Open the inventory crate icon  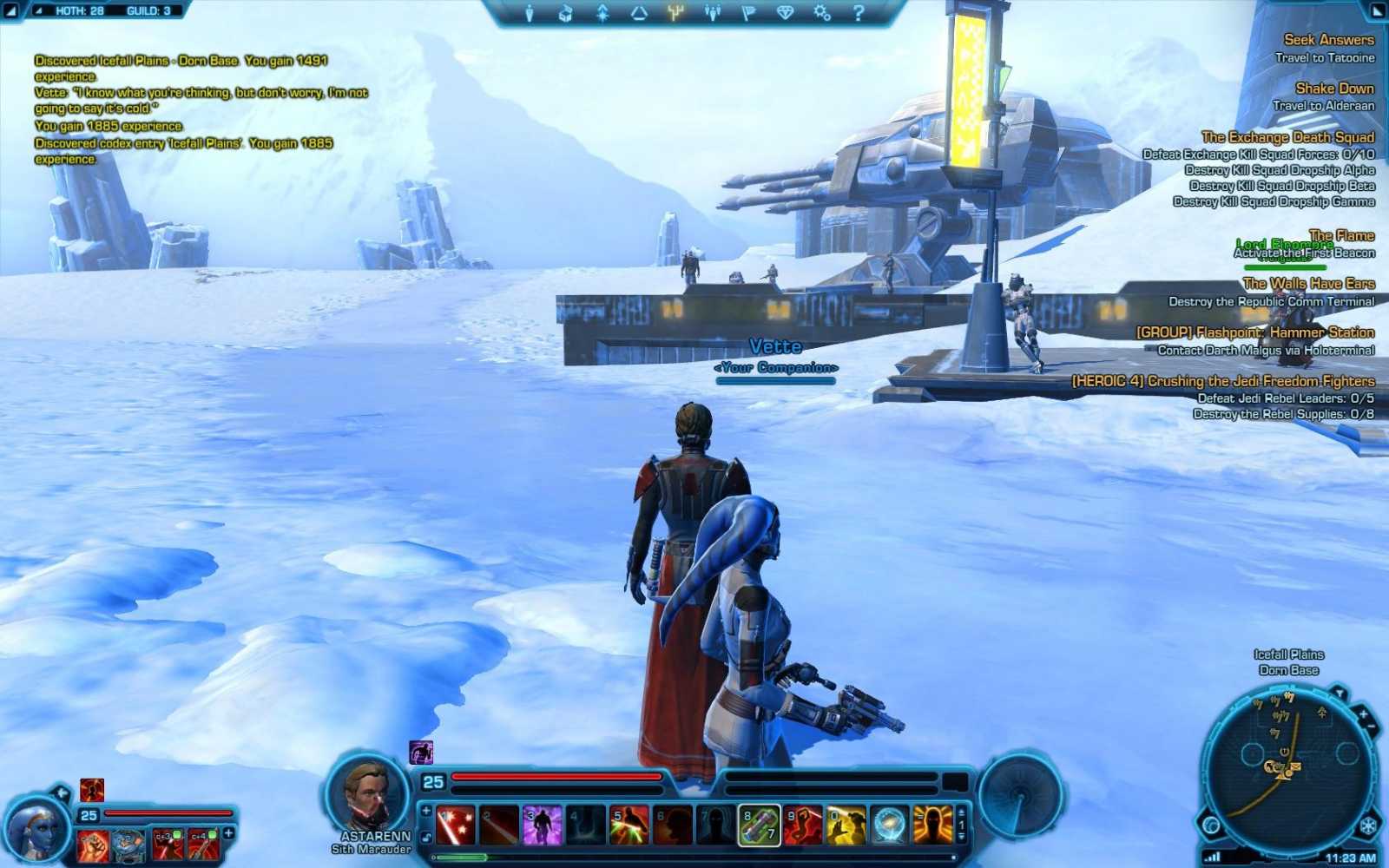coord(567,13)
